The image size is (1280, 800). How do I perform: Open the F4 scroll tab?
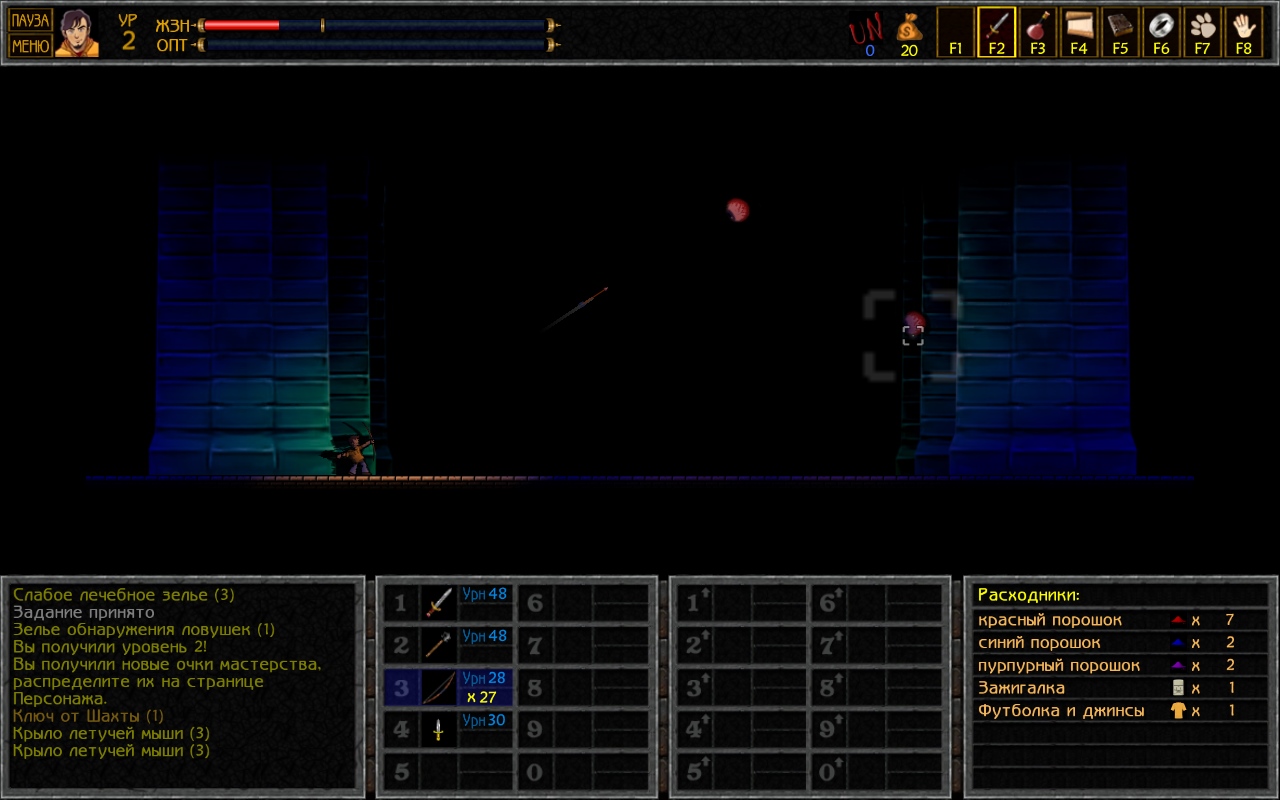click(x=1078, y=32)
